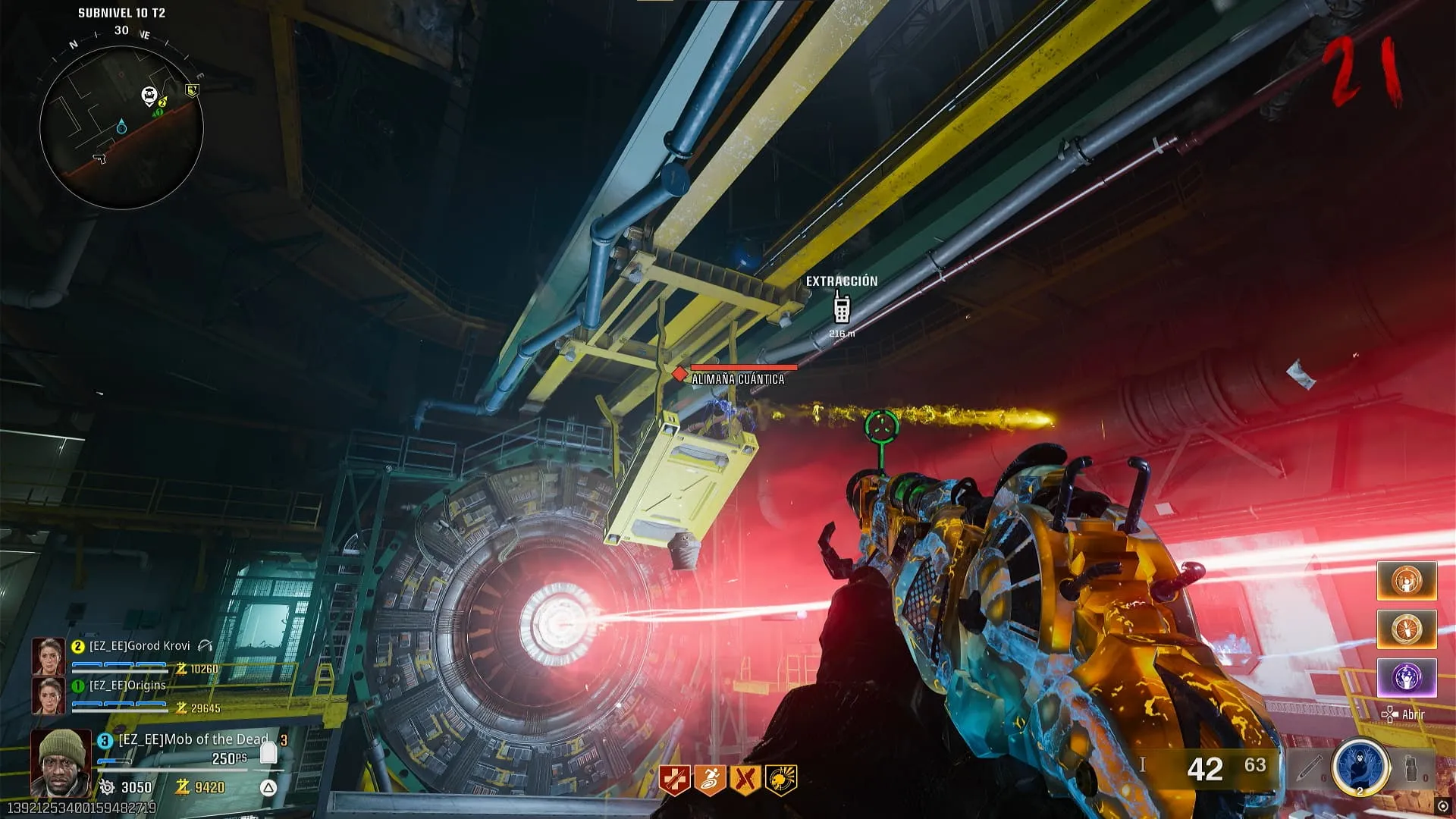Select the Death Perception skull perk

(781, 780)
